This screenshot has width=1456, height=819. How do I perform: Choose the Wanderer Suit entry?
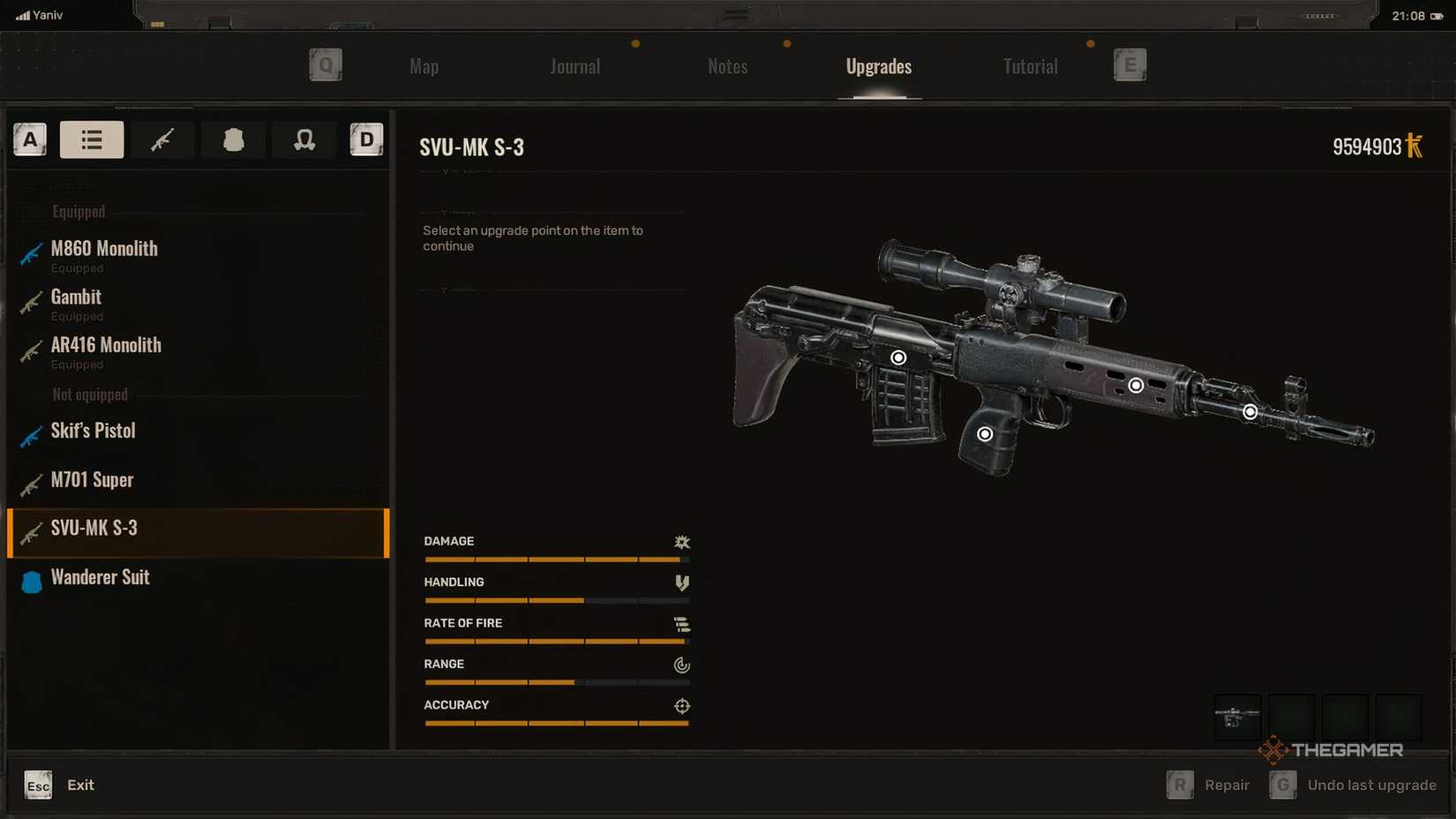[100, 578]
